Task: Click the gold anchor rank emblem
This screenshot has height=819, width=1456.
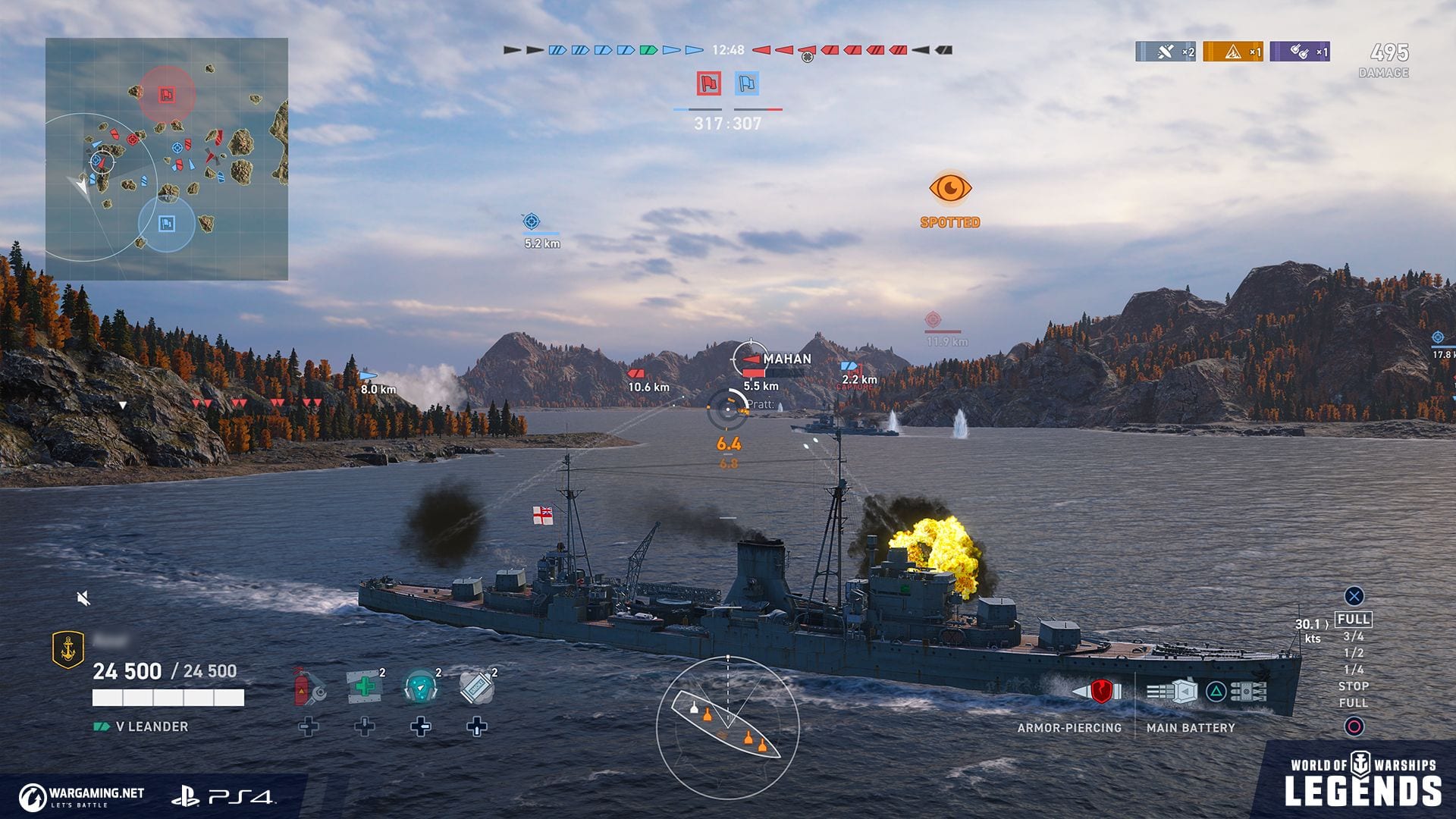Action: (67, 650)
